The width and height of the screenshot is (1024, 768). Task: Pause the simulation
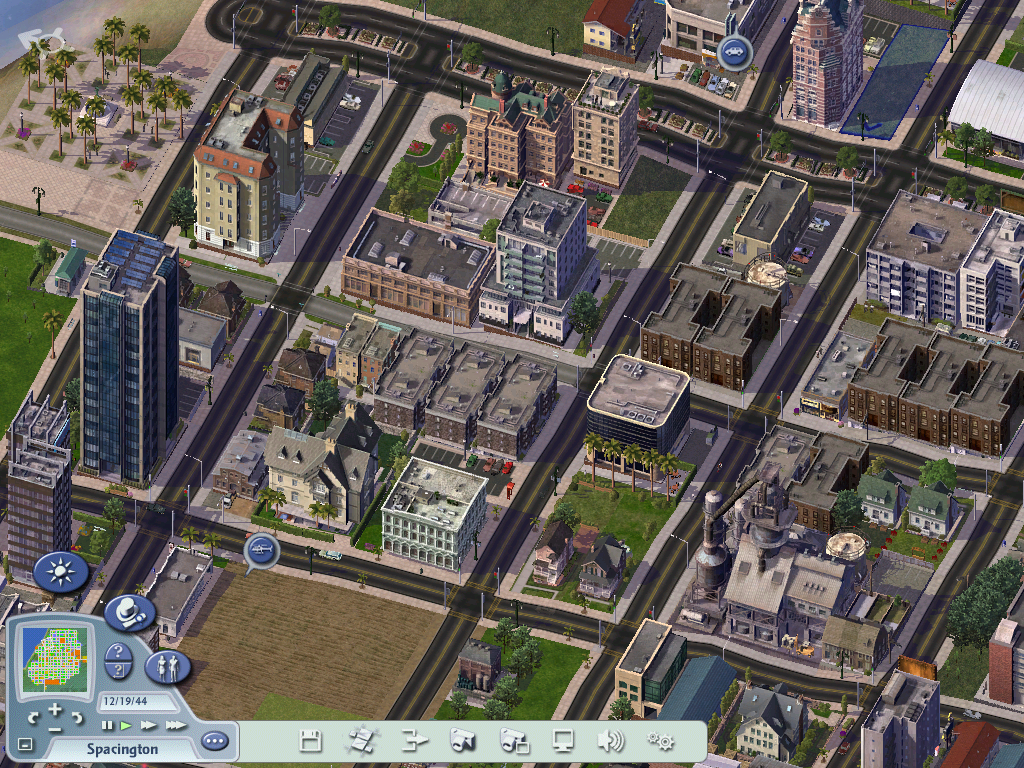pos(107,725)
